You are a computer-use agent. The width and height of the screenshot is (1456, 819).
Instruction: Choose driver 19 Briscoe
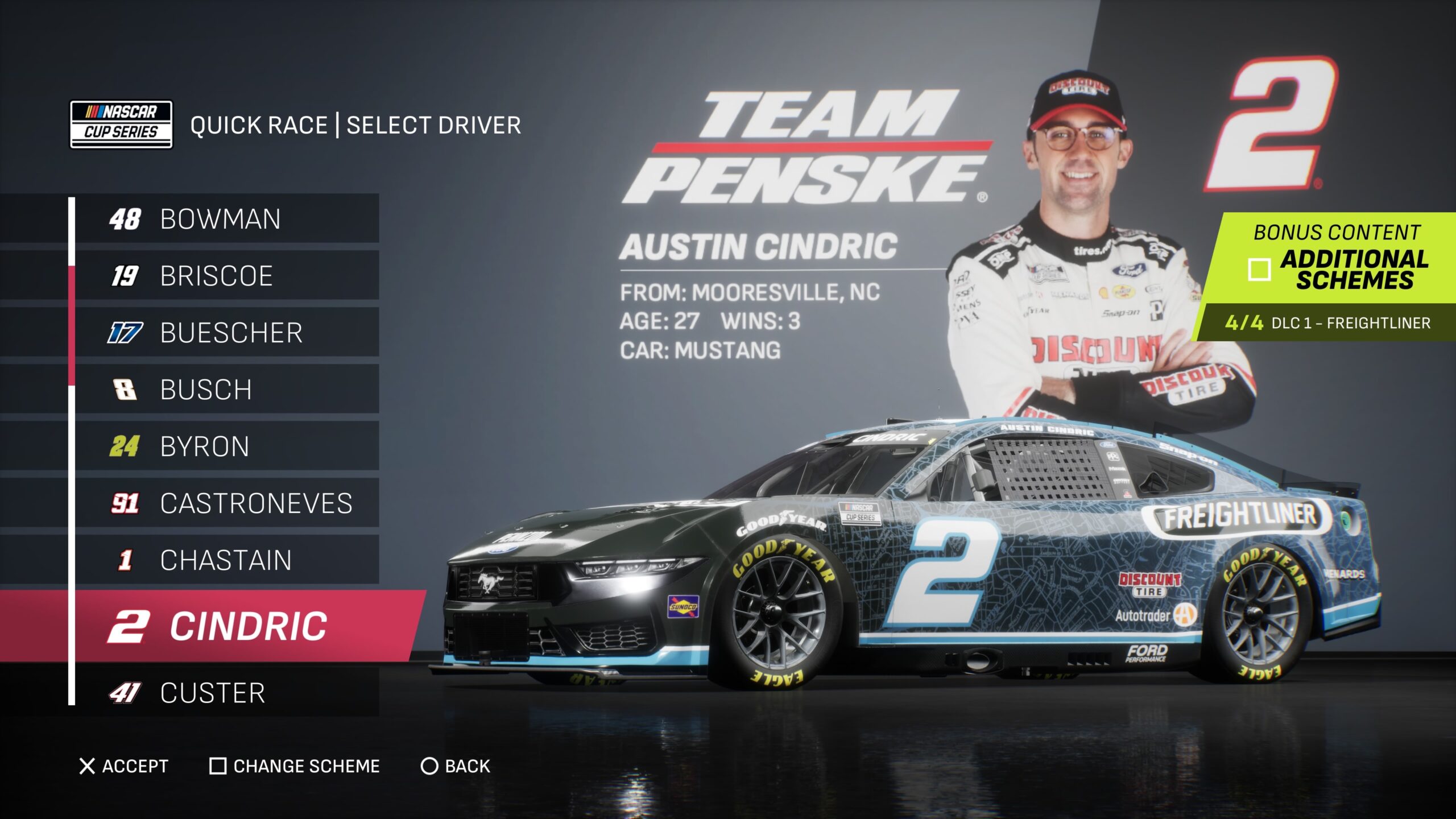tap(226, 276)
